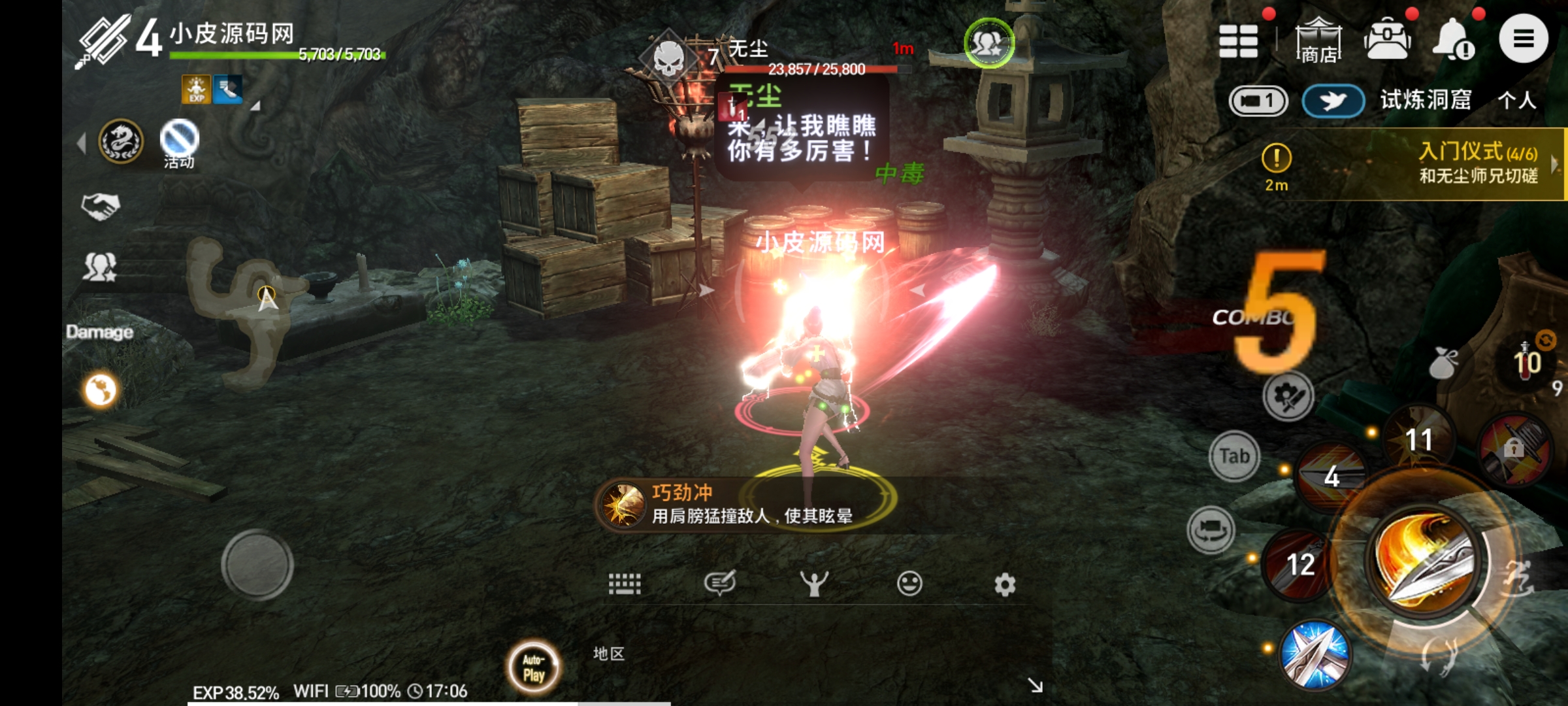Screen dimensions: 1568x706
Task: Activate the blue ice blade skill
Action: point(1315,655)
